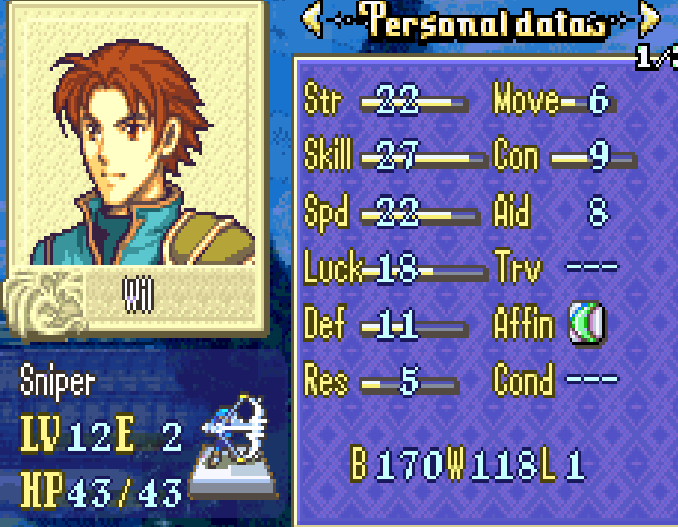Advance to the next page with the right arrow
The image size is (678, 527).
pos(651,20)
